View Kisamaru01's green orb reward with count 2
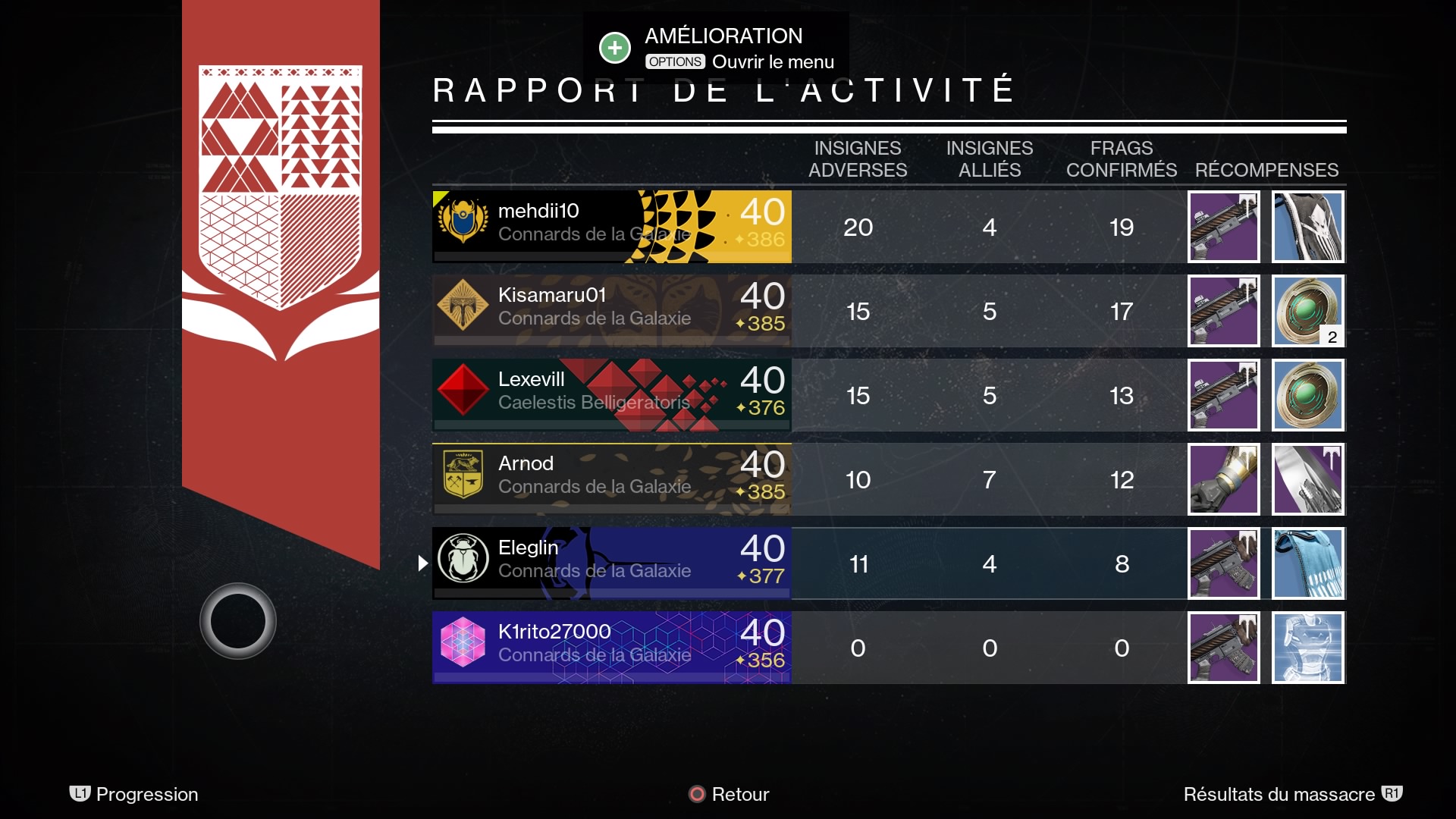Screen dimensions: 1456x819 1307,311
